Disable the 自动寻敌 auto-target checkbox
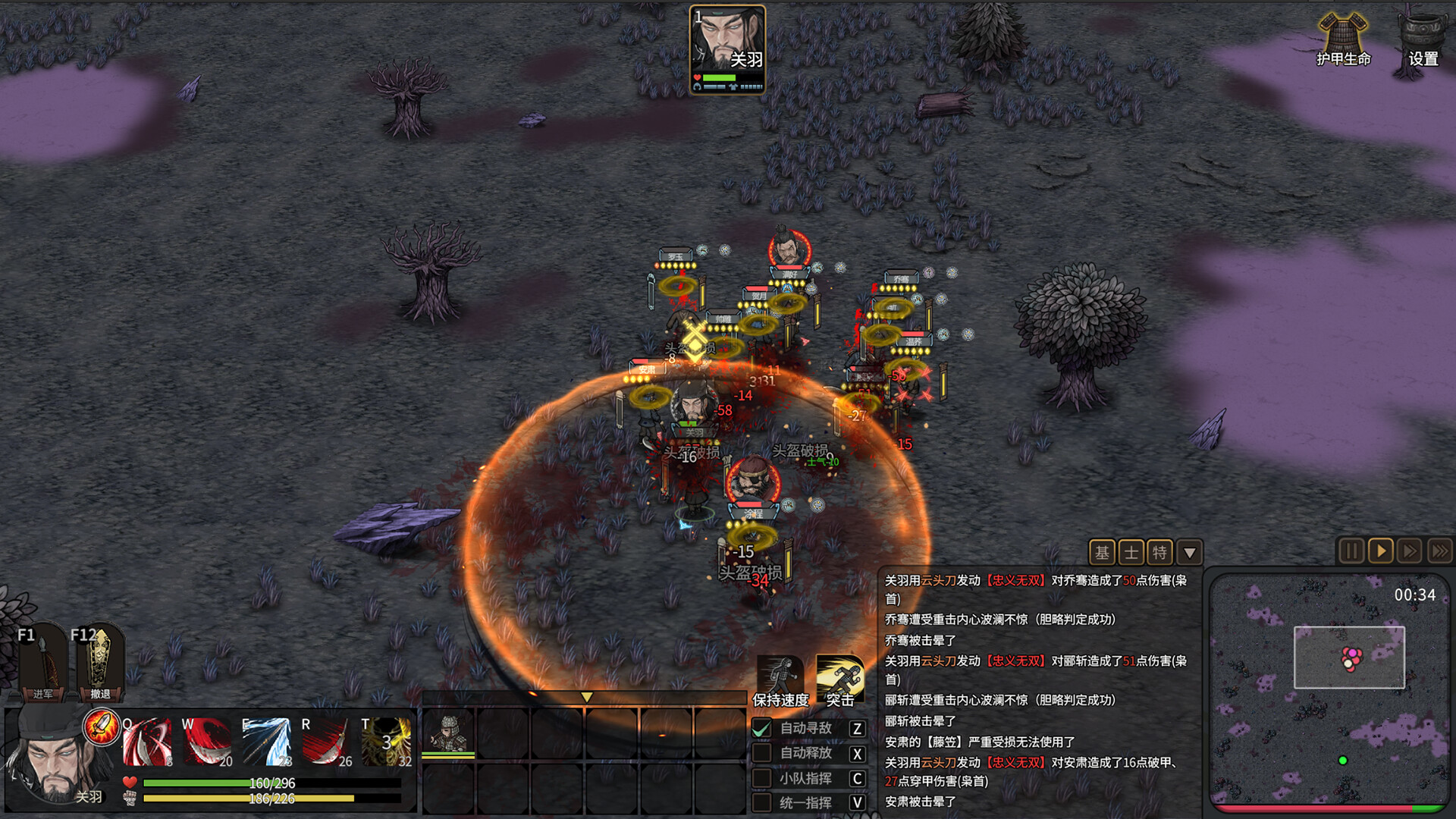This screenshot has width=1456, height=819. (x=761, y=727)
